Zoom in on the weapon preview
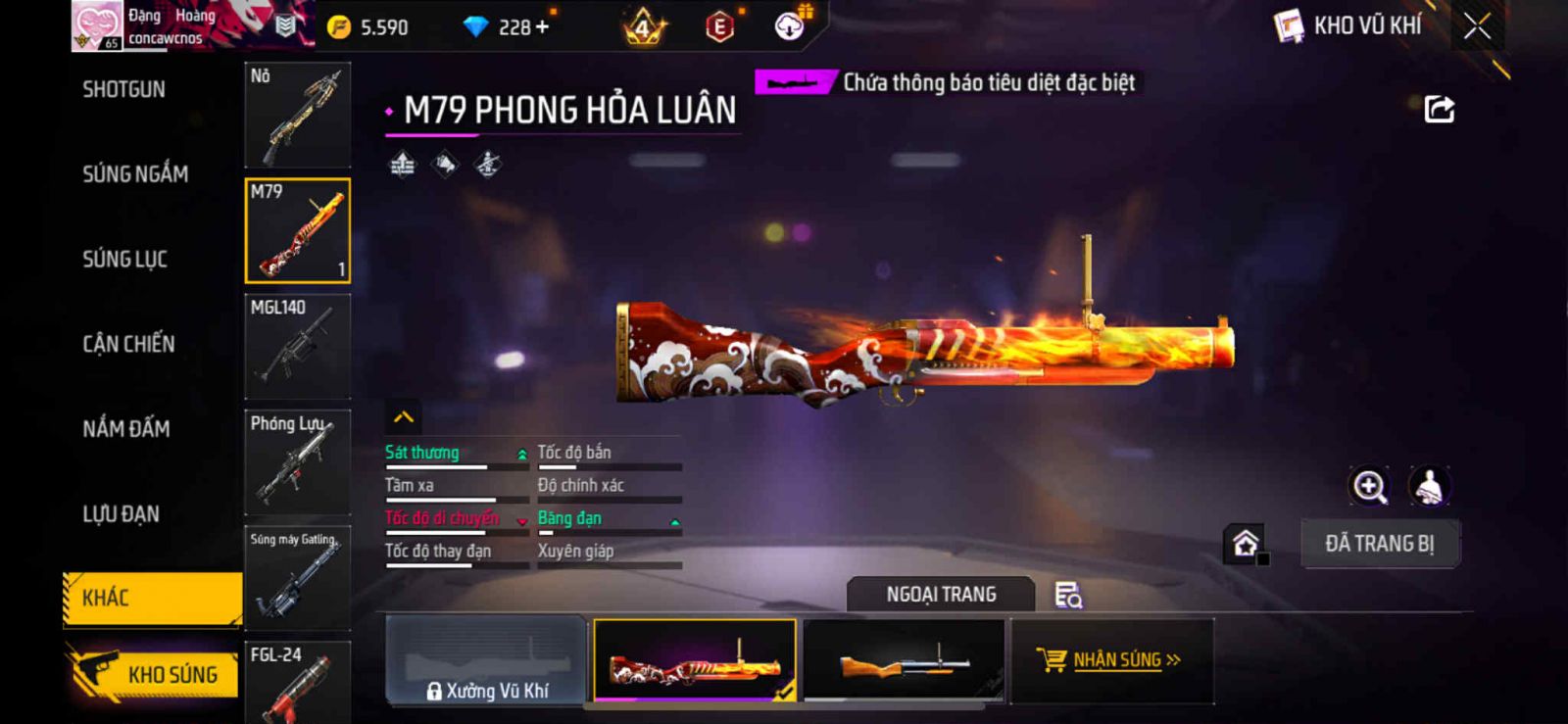 tap(1369, 486)
